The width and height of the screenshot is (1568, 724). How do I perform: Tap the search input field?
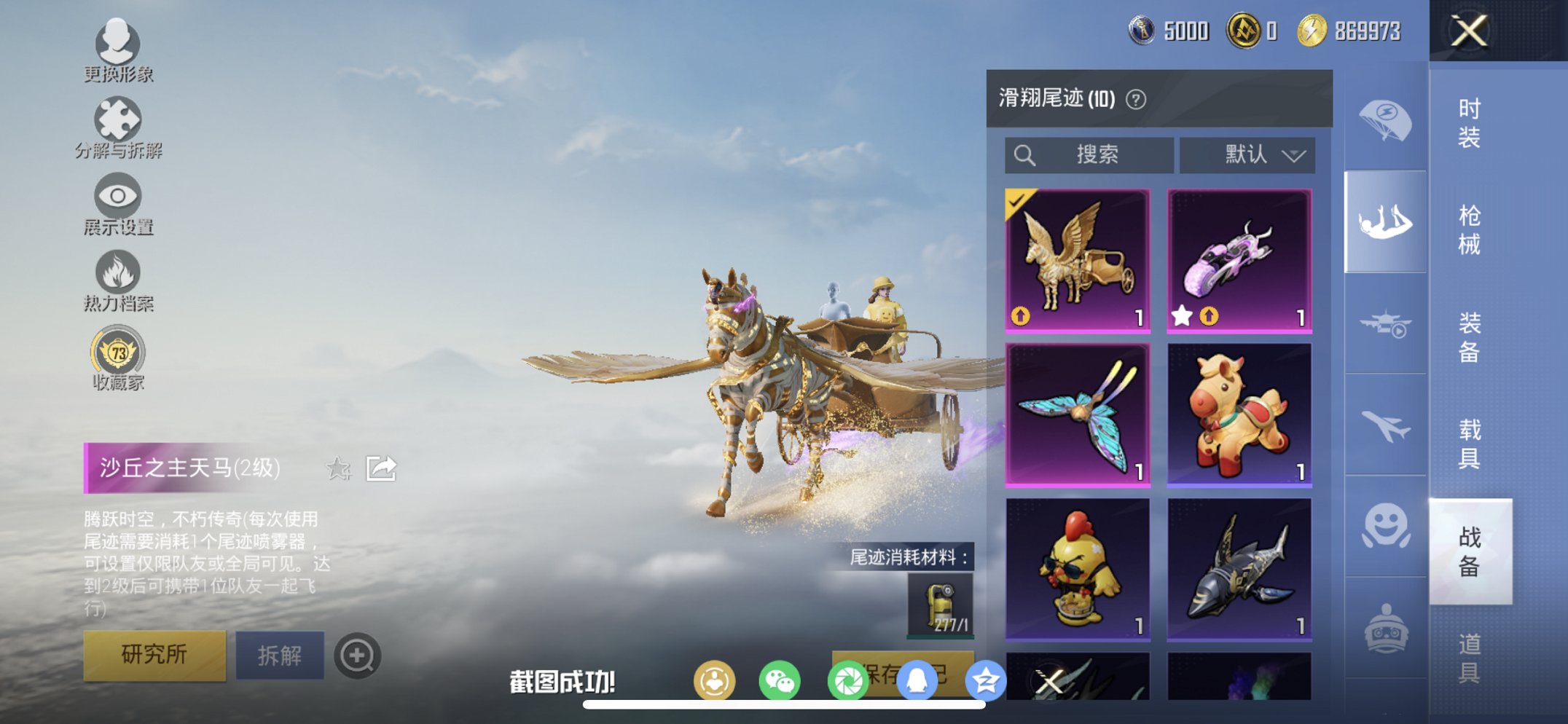1089,154
